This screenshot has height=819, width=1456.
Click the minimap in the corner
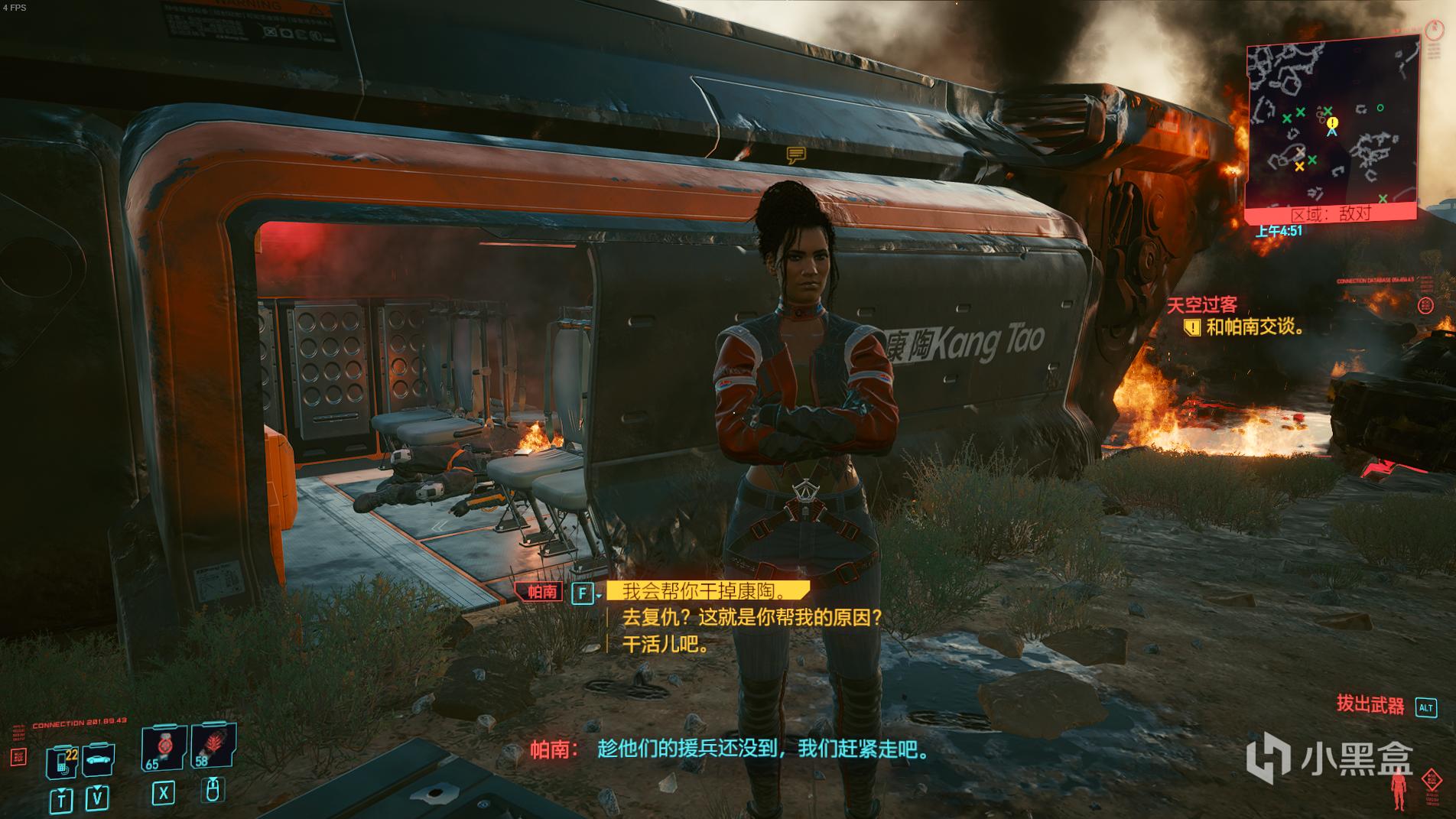coord(1331,128)
